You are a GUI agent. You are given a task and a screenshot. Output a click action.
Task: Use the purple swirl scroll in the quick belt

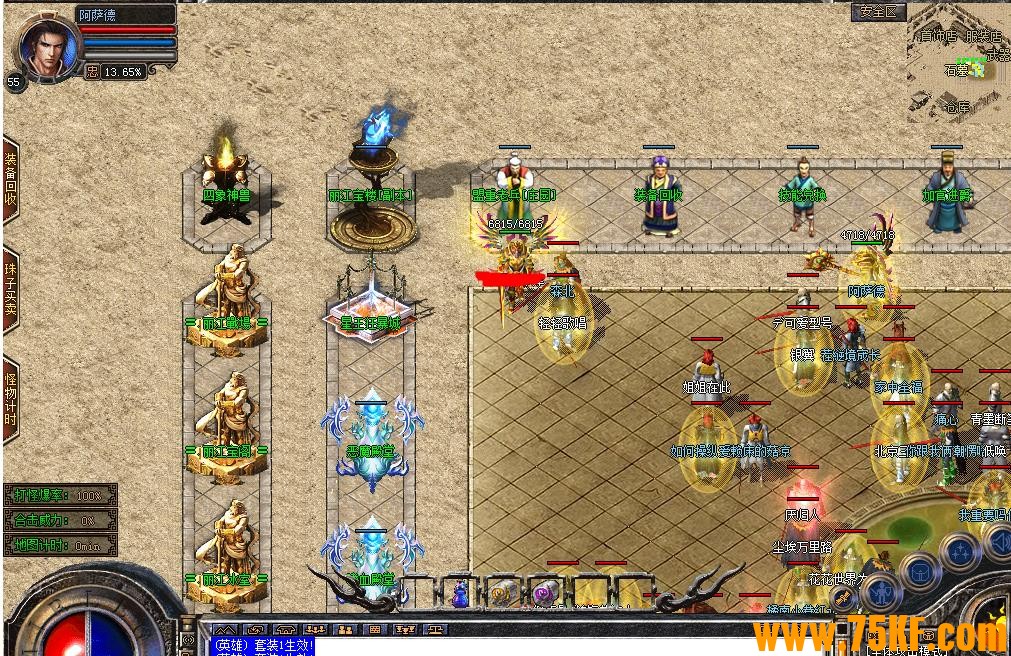544,593
